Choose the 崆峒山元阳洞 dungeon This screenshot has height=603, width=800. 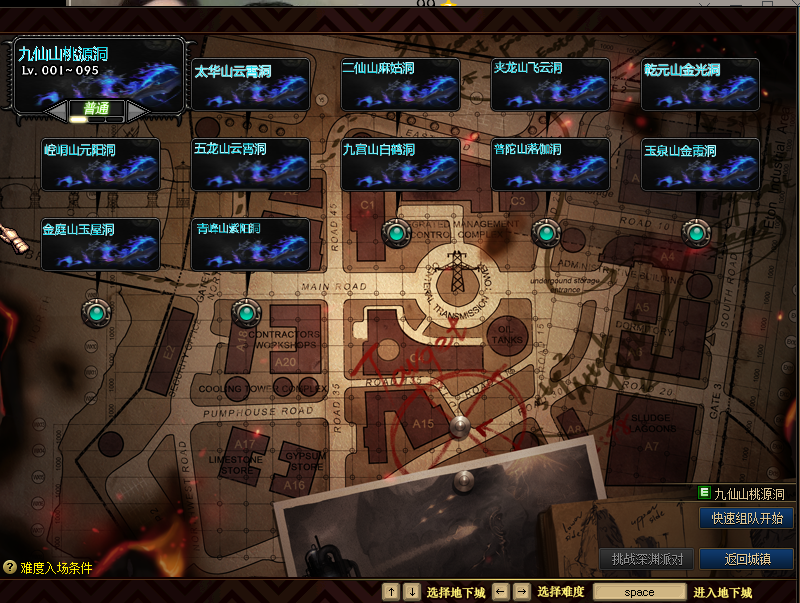(100, 164)
